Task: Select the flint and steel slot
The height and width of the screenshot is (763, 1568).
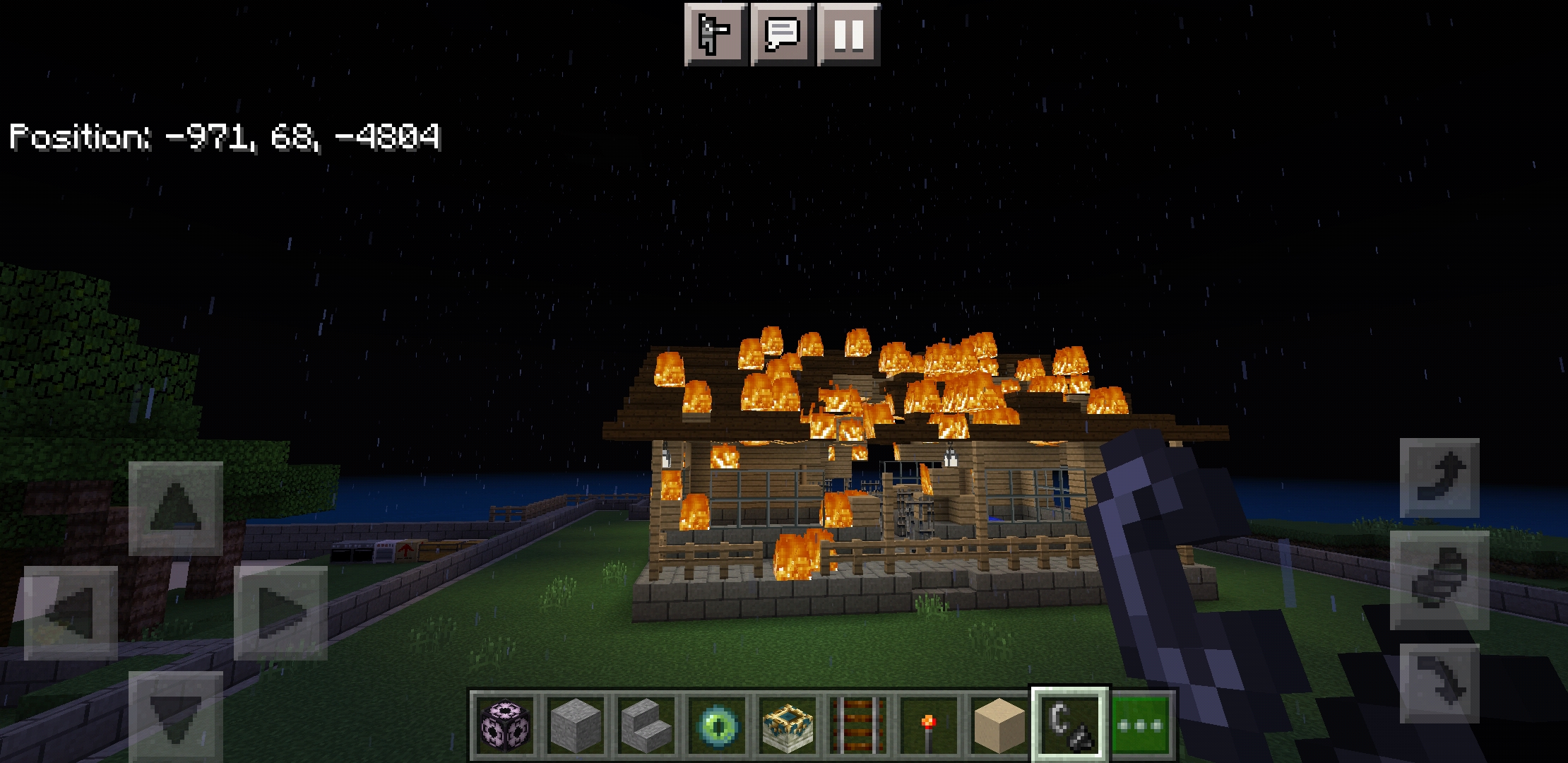Action: [x=1069, y=726]
